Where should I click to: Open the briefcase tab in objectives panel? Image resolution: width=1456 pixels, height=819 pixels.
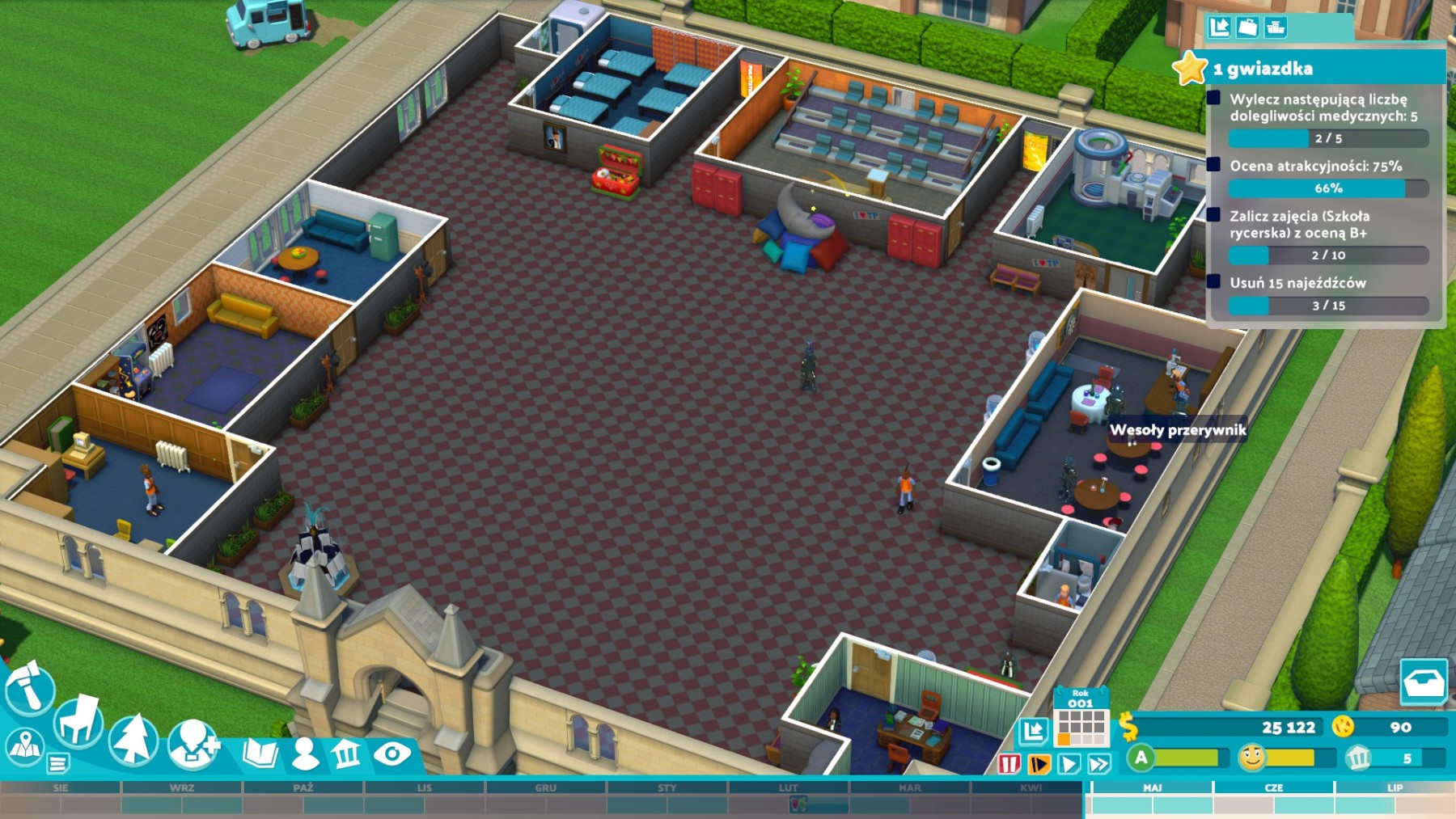(x=1247, y=27)
